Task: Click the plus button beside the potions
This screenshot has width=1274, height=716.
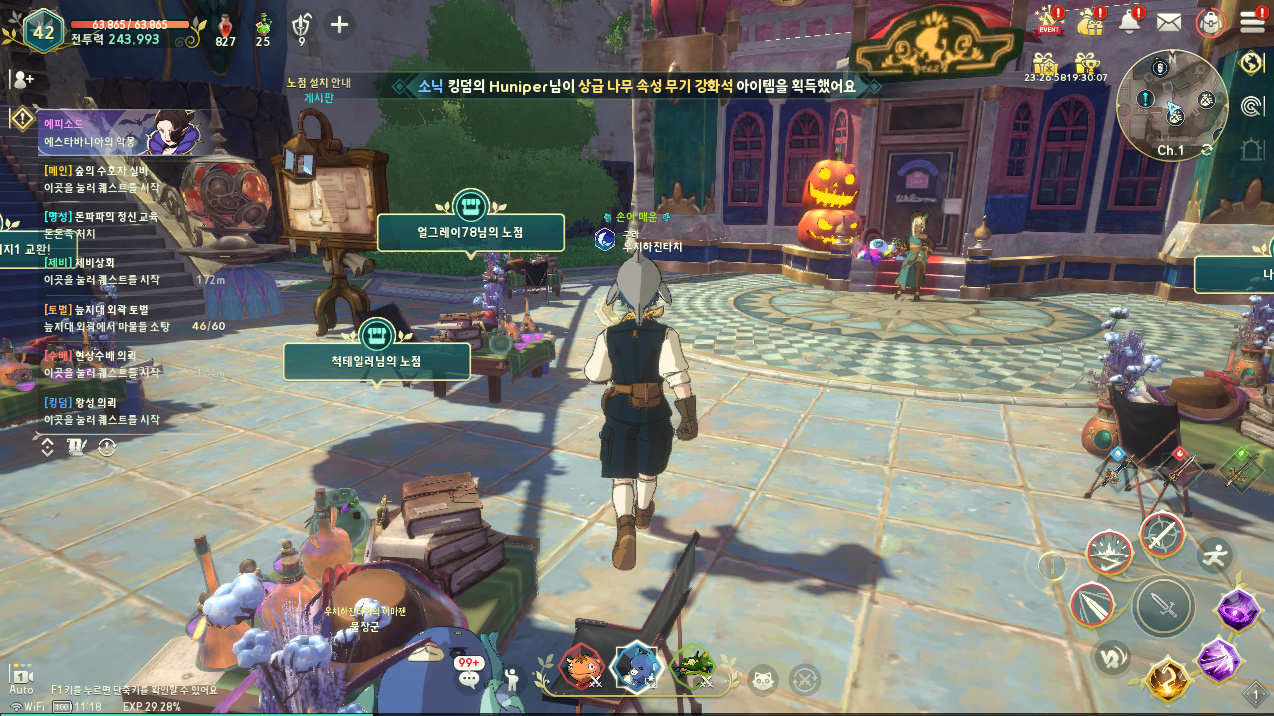Action: [340, 24]
